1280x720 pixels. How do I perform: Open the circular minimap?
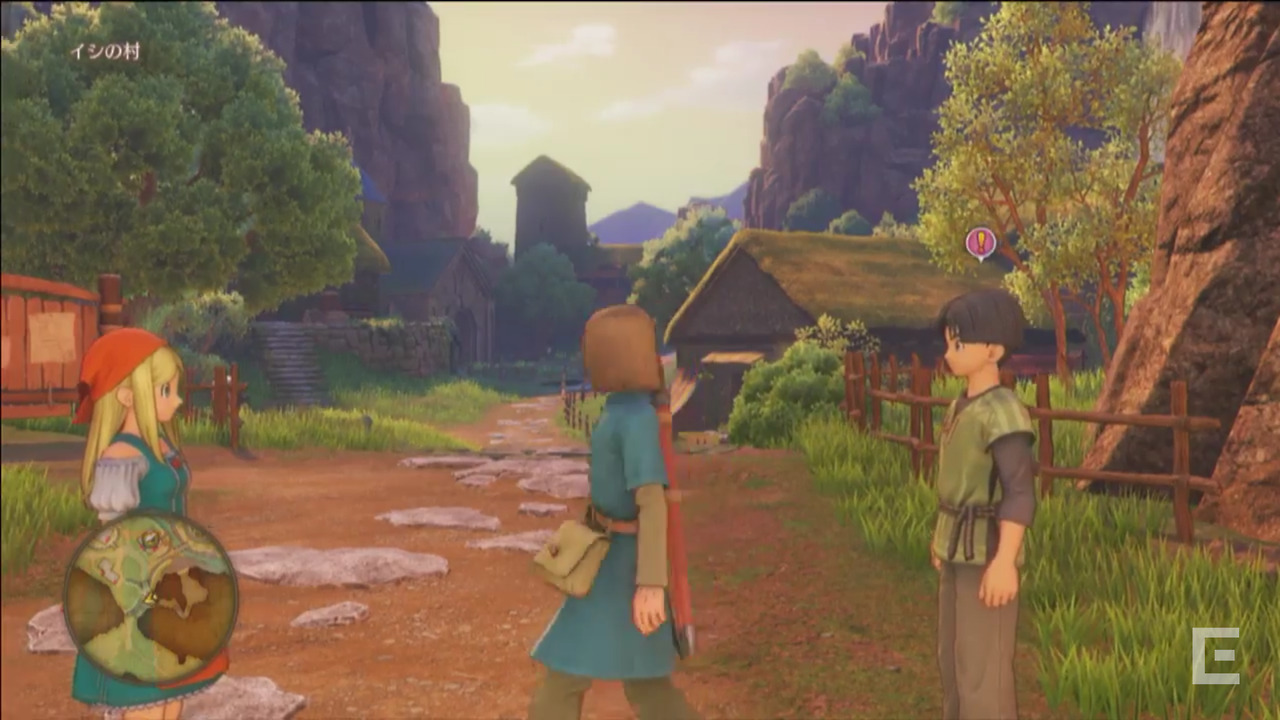point(150,597)
